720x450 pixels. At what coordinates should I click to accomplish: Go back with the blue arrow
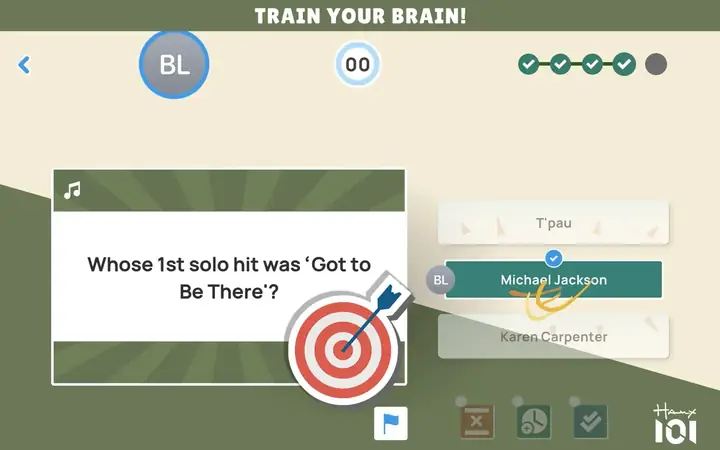(x=24, y=65)
